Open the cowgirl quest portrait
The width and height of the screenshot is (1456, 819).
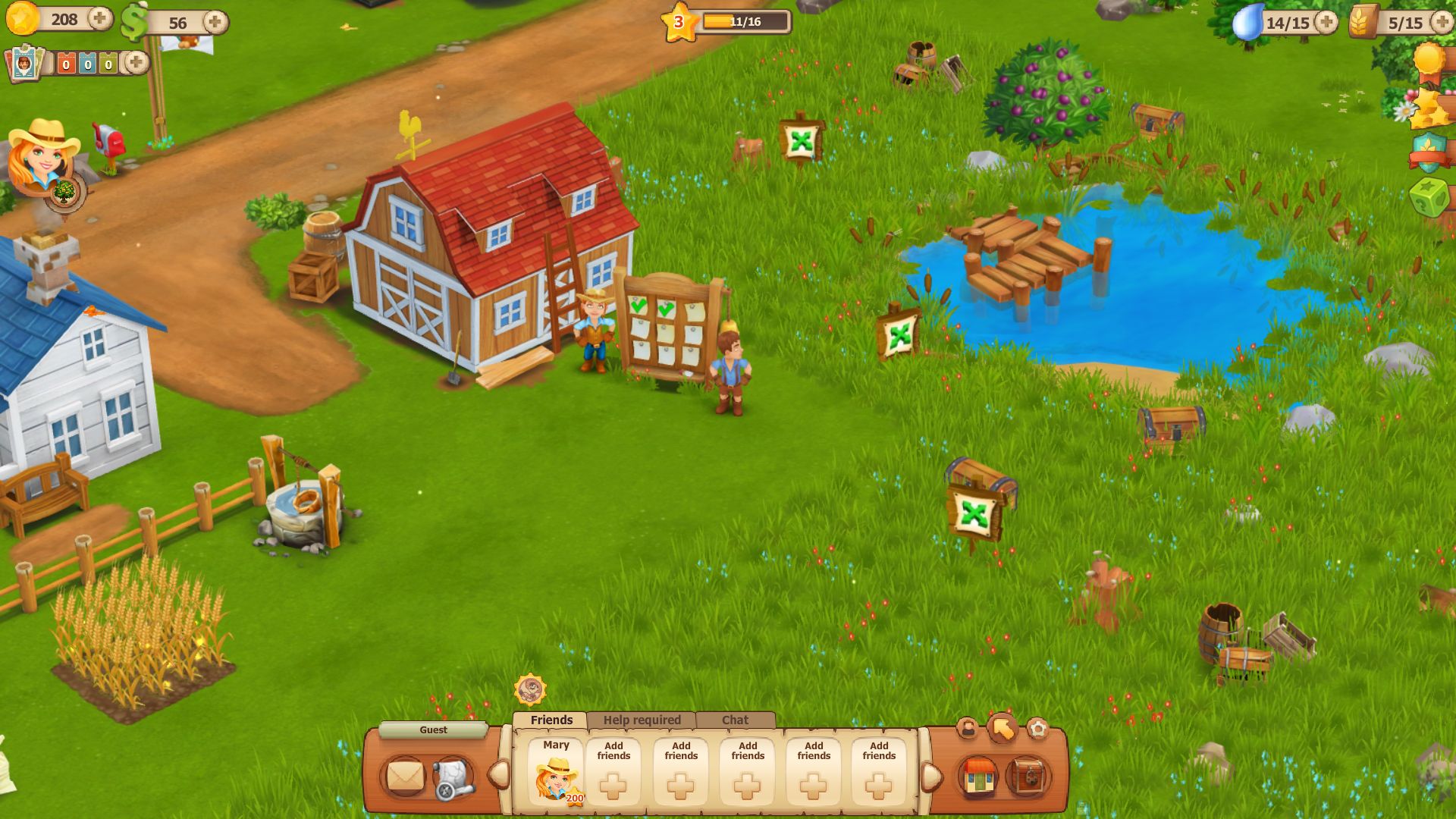41,155
